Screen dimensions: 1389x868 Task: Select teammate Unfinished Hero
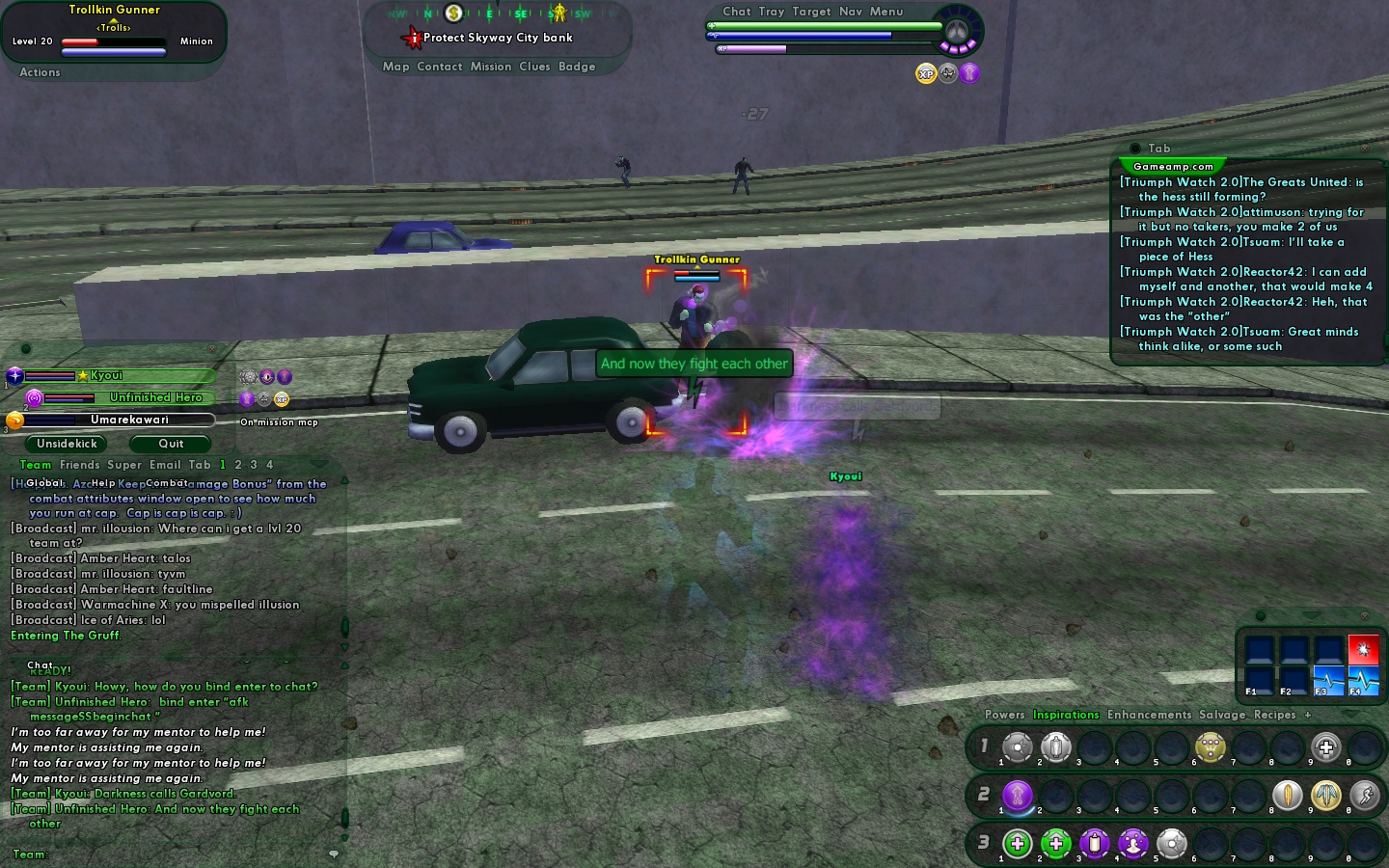point(155,397)
